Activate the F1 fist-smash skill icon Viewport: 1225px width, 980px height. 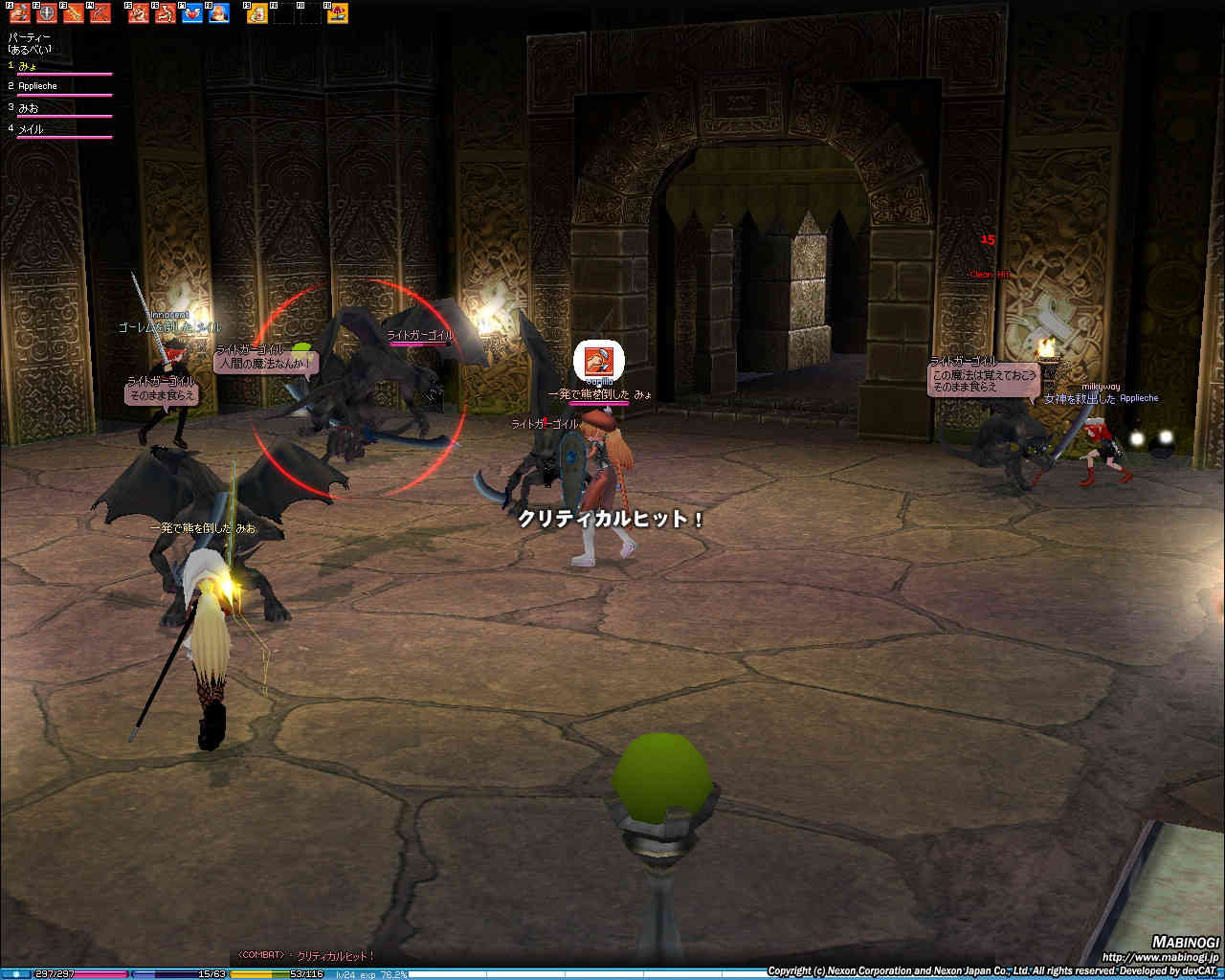tap(19, 12)
